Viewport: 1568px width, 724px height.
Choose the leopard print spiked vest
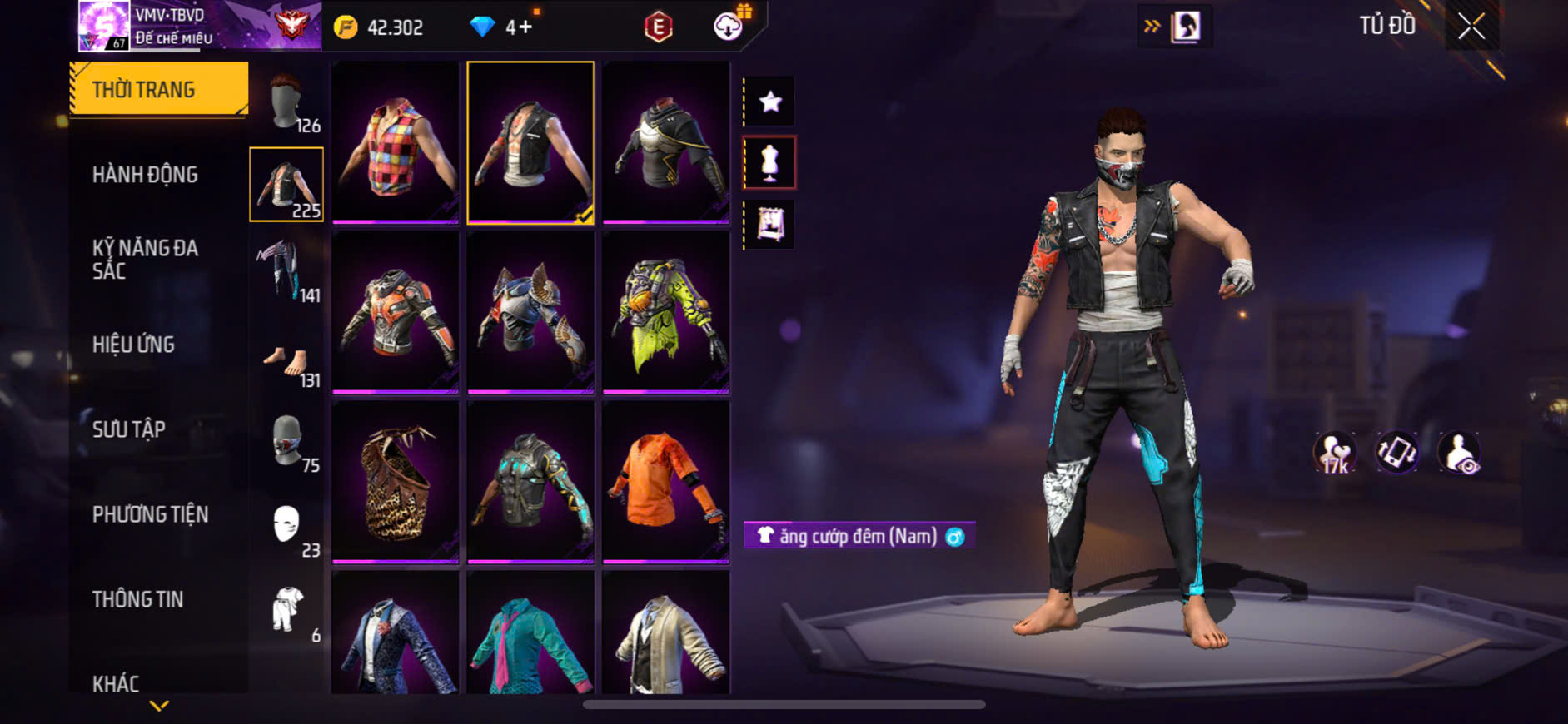pos(396,482)
